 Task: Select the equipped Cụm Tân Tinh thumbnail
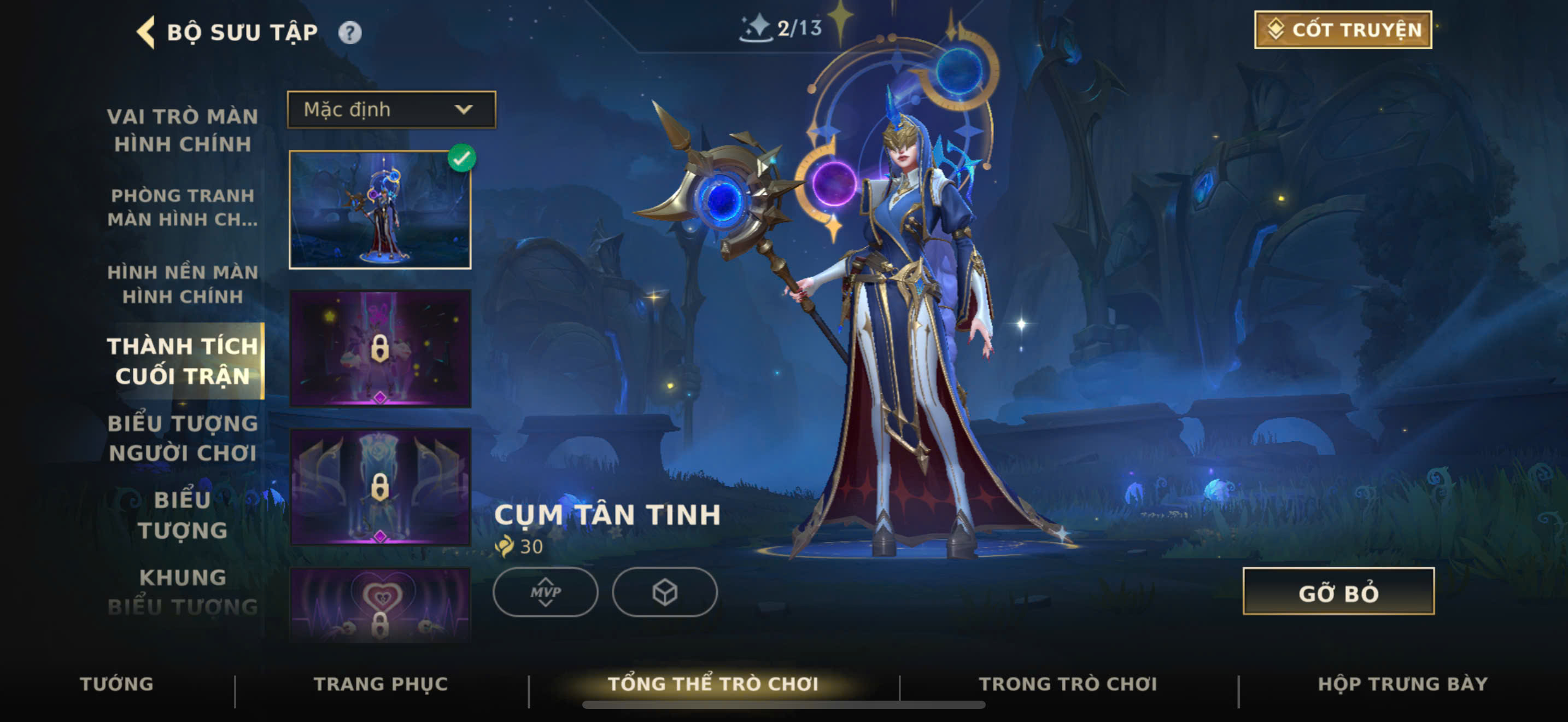pyautogui.click(x=380, y=210)
